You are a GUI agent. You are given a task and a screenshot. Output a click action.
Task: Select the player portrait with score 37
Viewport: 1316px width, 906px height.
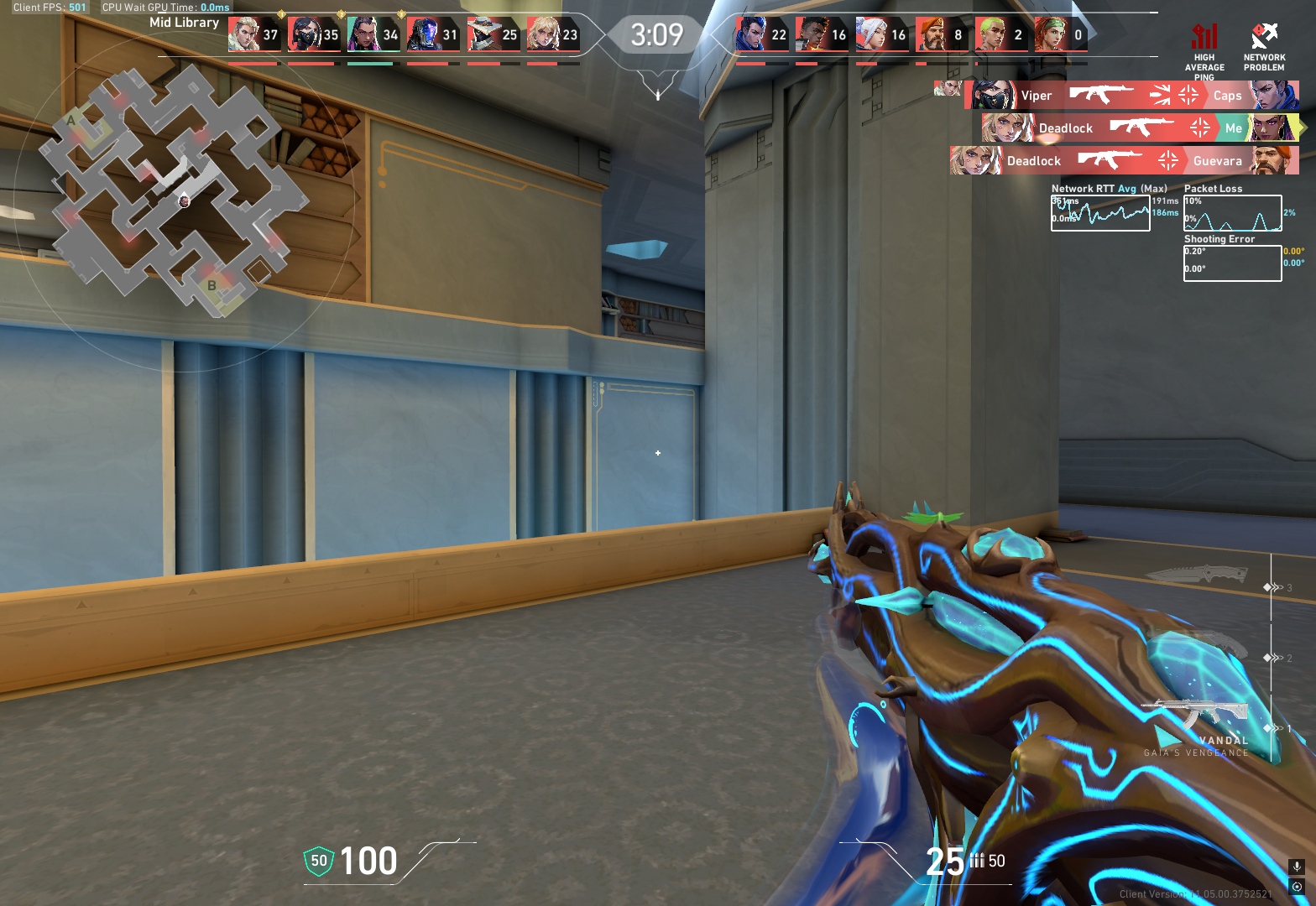pyautogui.click(x=243, y=35)
